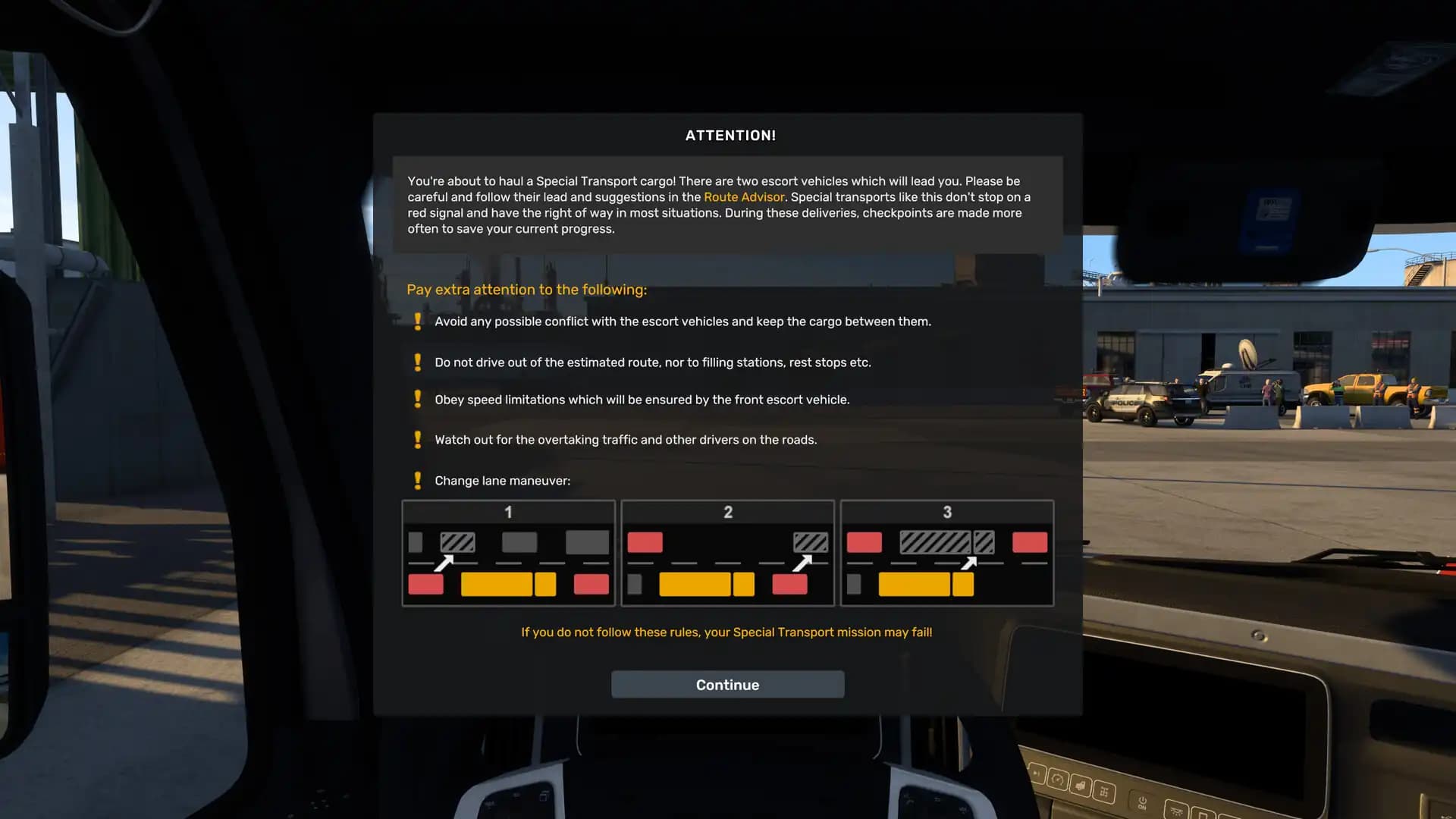This screenshot has width=1456, height=819.
Task: Click exclamation icon beside "Obey speed limitations"
Action: (x=417, y=400)
